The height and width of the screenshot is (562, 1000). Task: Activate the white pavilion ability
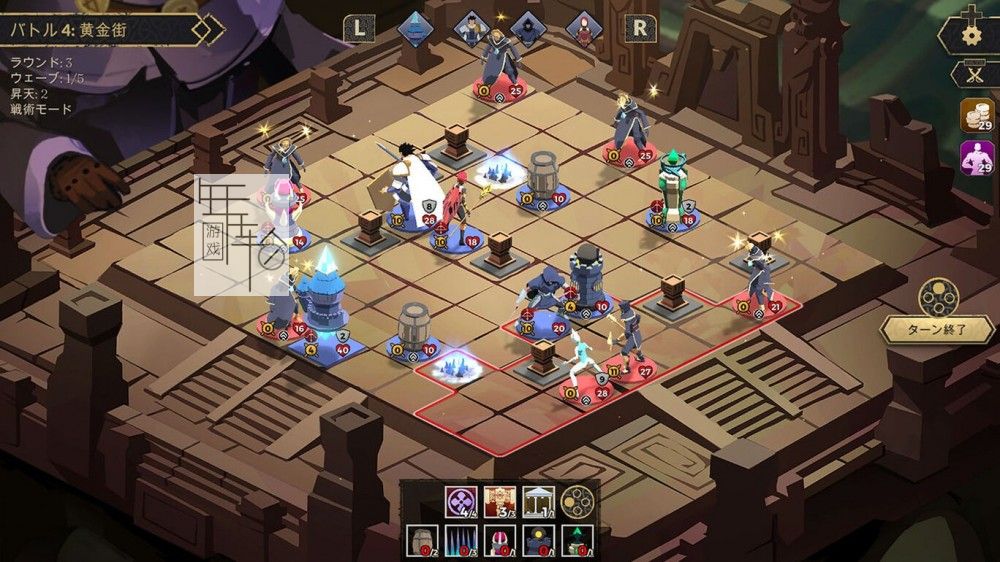click(x=538, y=501)
